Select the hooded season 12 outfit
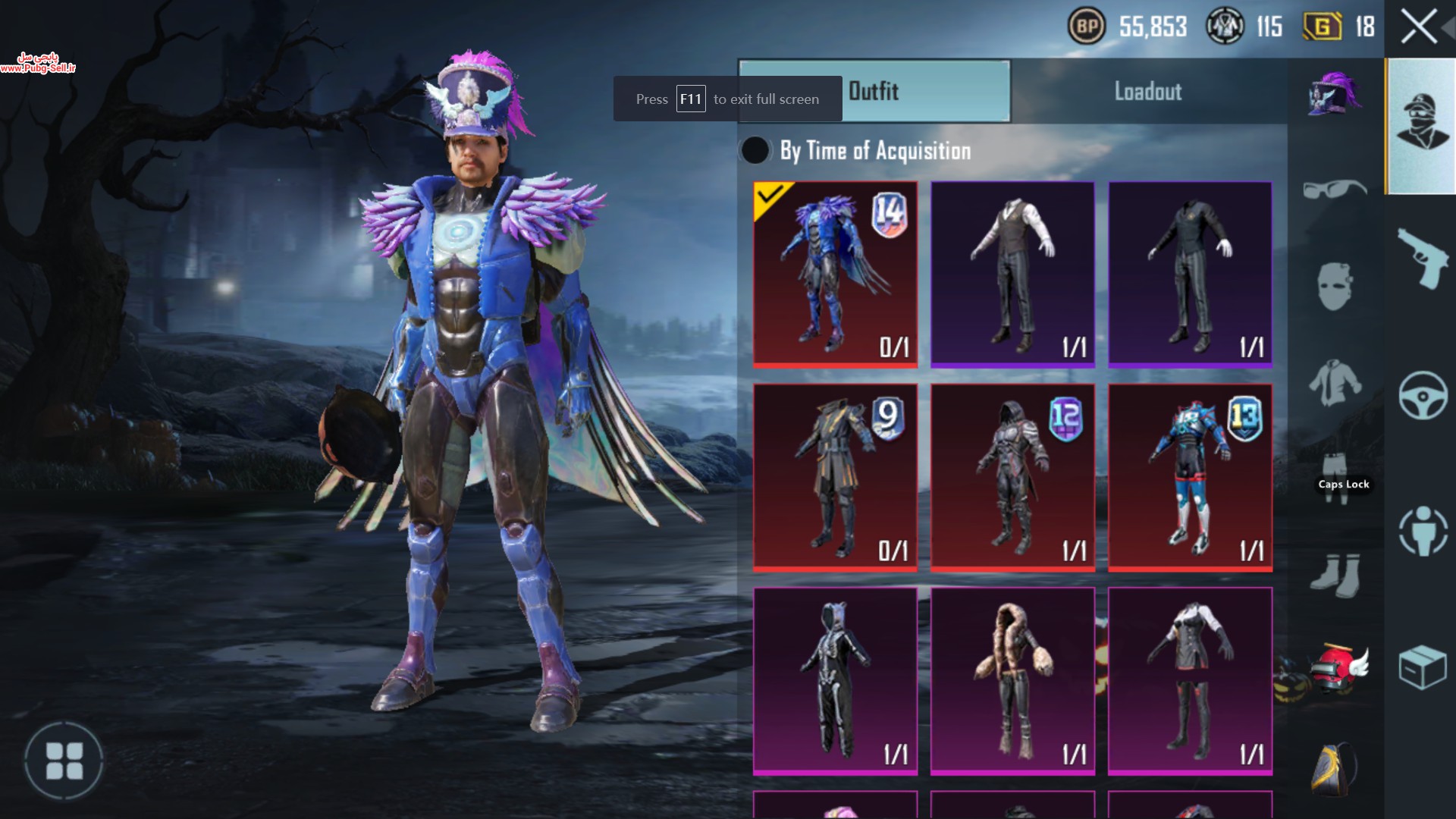 (1012, 477)
